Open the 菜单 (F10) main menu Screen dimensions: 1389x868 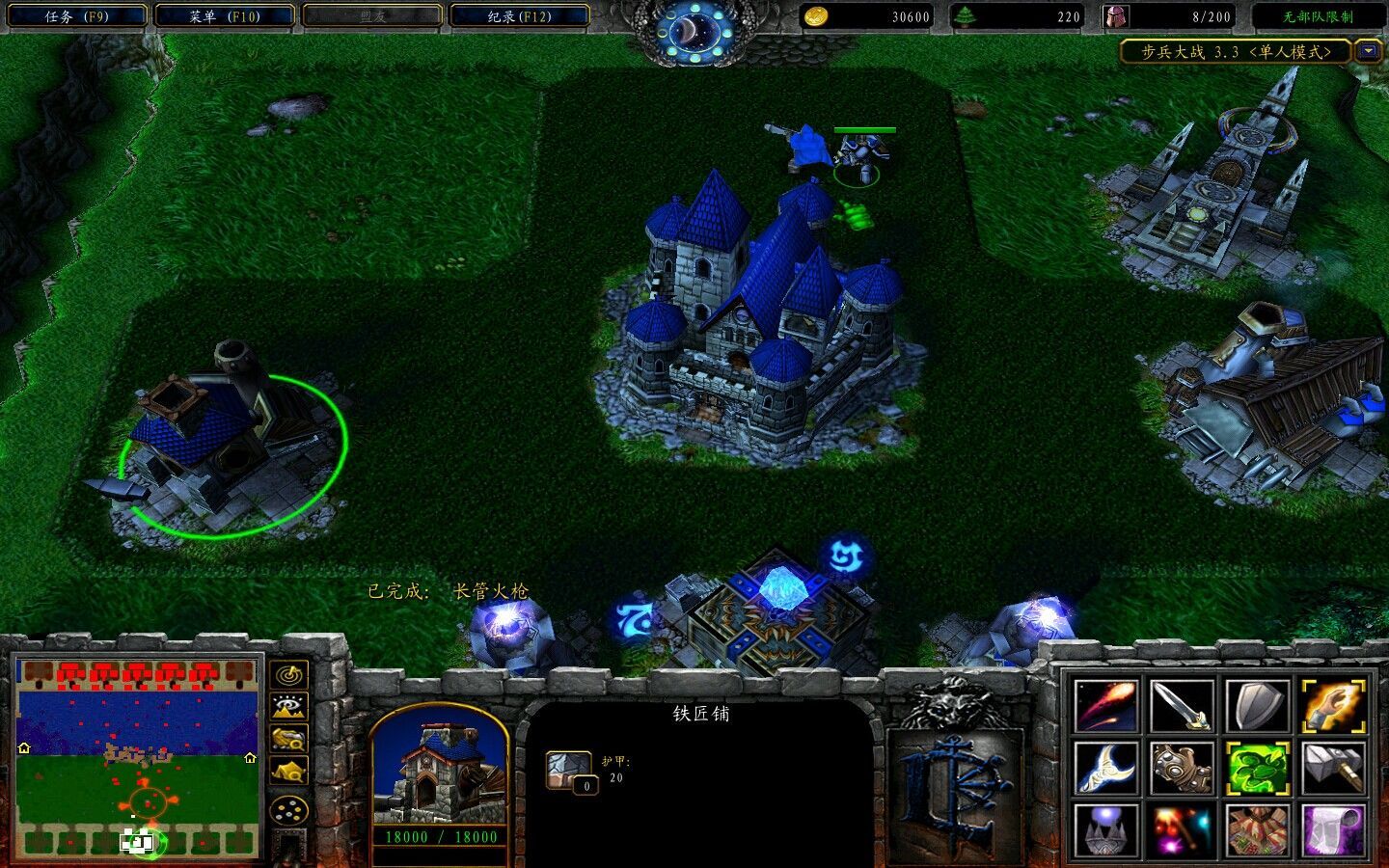[x=224, y=16]
